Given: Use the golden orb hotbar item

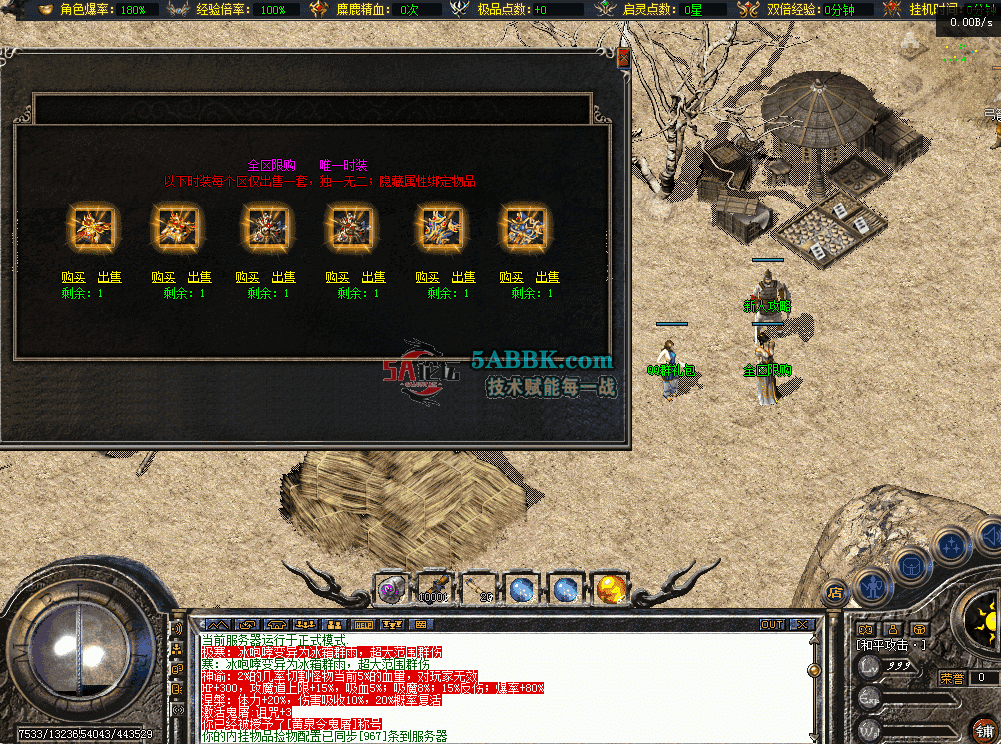Looking at the screenshot, I should pyautogui.click(x=610, y=590).
